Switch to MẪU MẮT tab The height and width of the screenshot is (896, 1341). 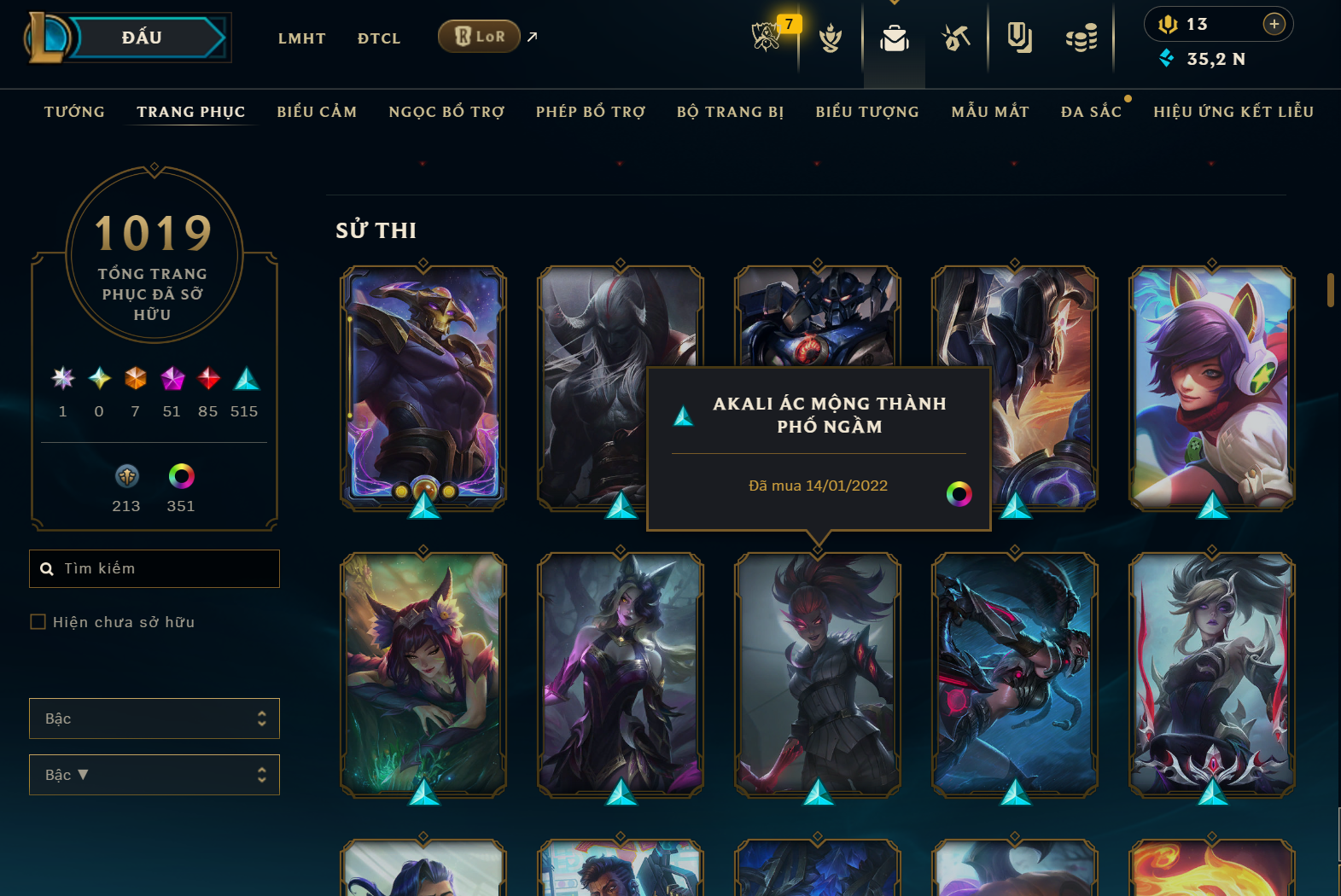pyautogui.click(x=990, y=112)
